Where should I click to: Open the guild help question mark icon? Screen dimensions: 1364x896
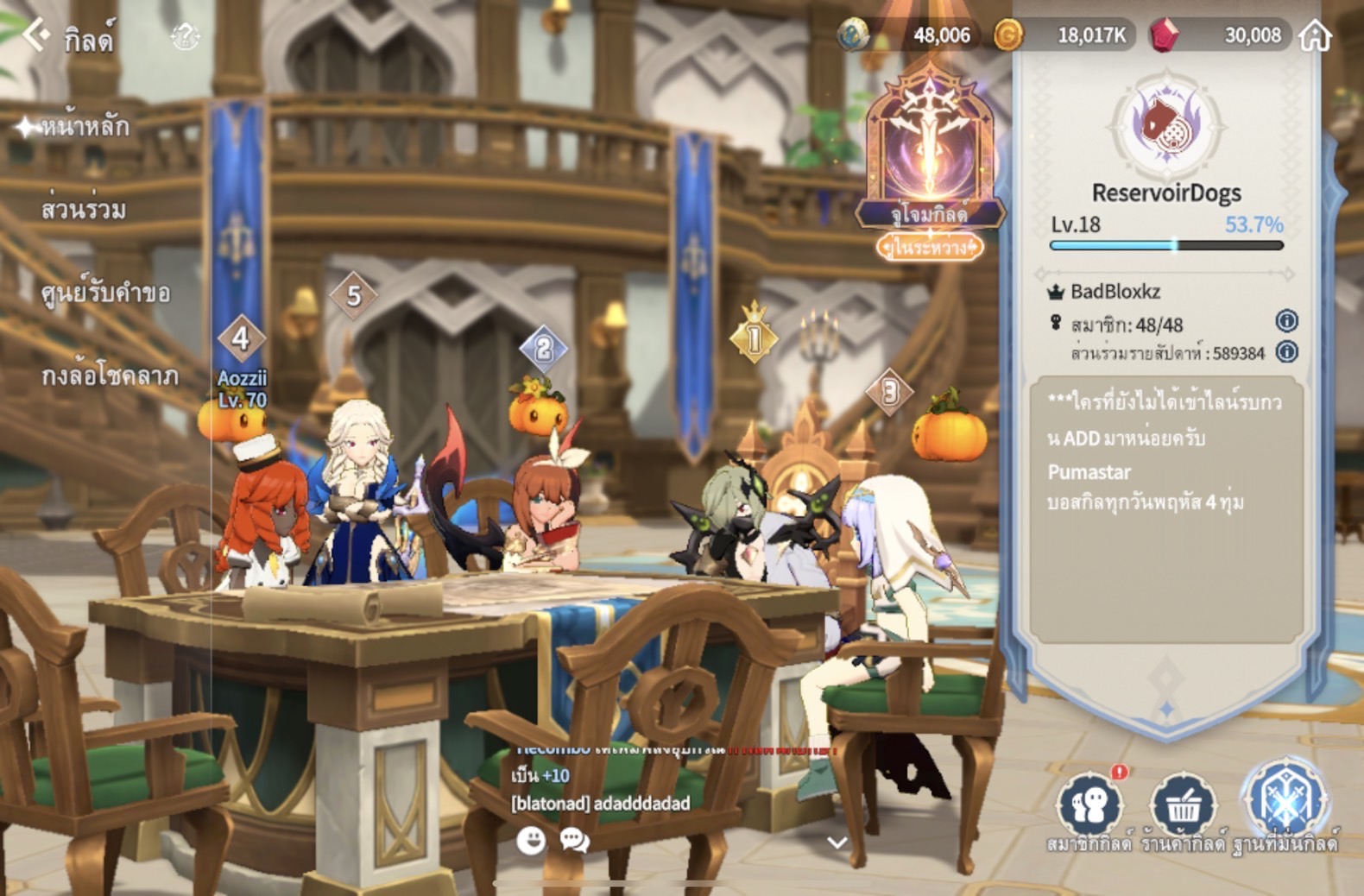[186, 36]
